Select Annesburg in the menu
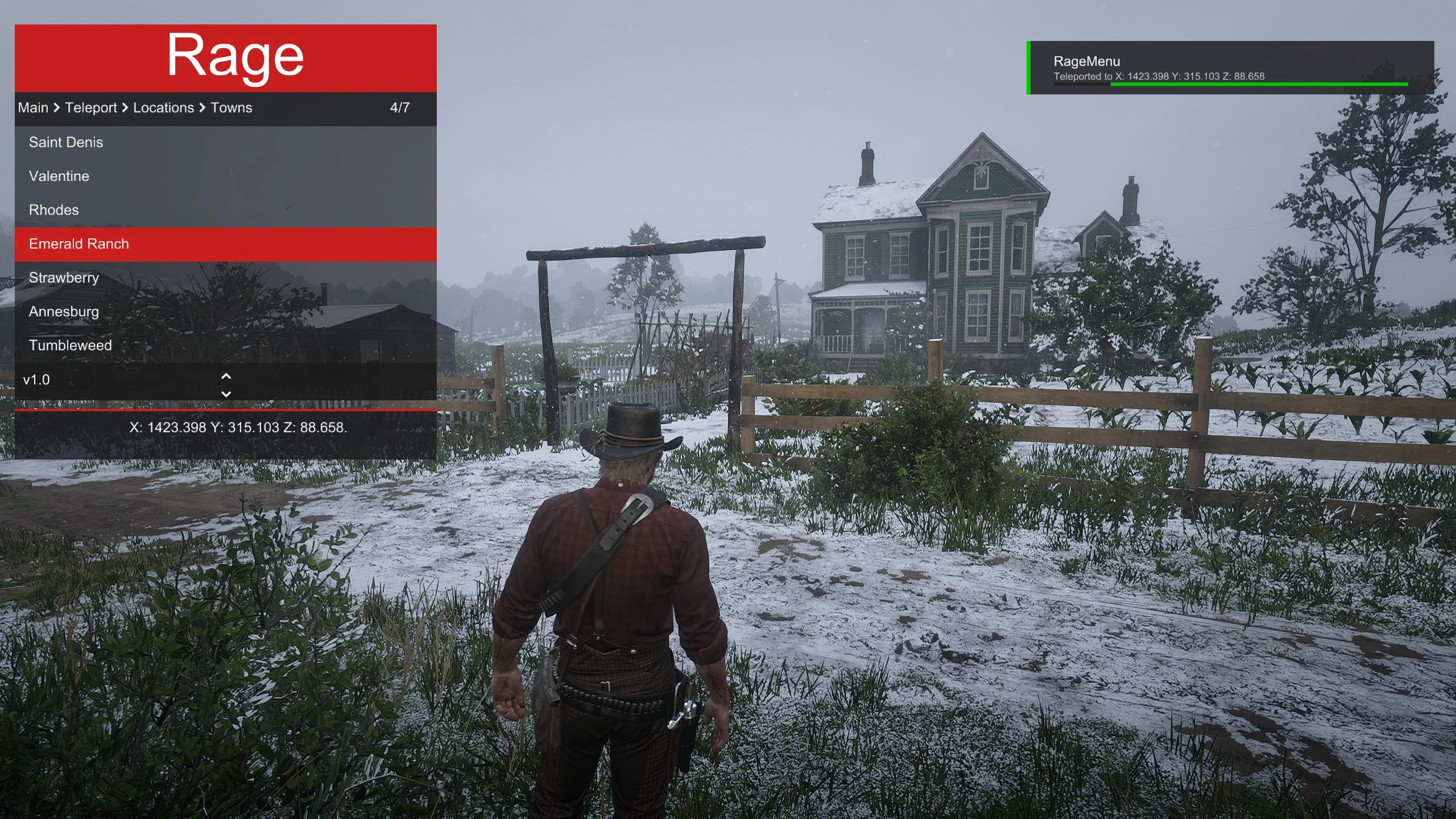This screenshot has height=819, width=1456. [x=64, y=312]
